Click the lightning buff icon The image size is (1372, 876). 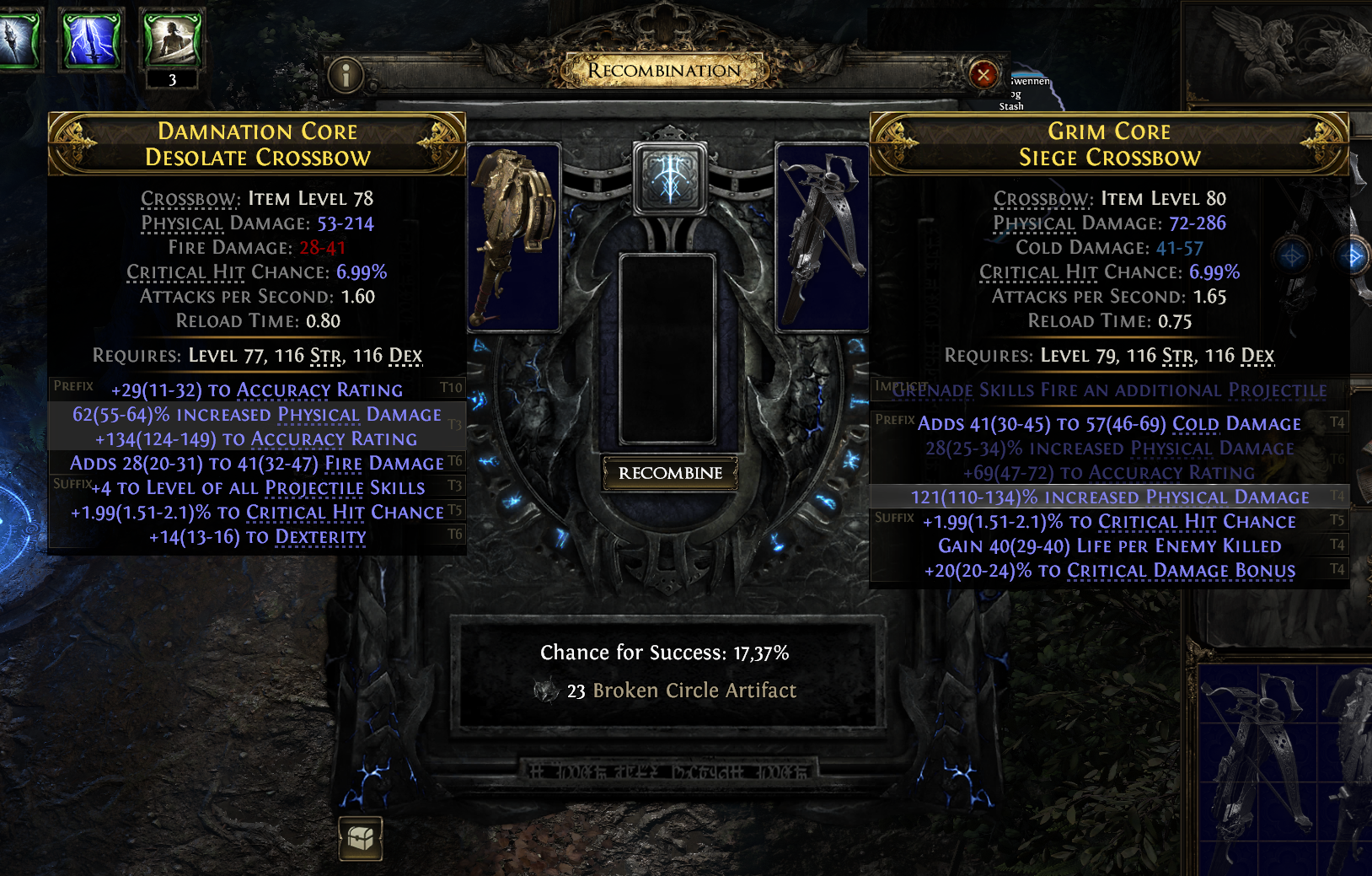point(93,39)
